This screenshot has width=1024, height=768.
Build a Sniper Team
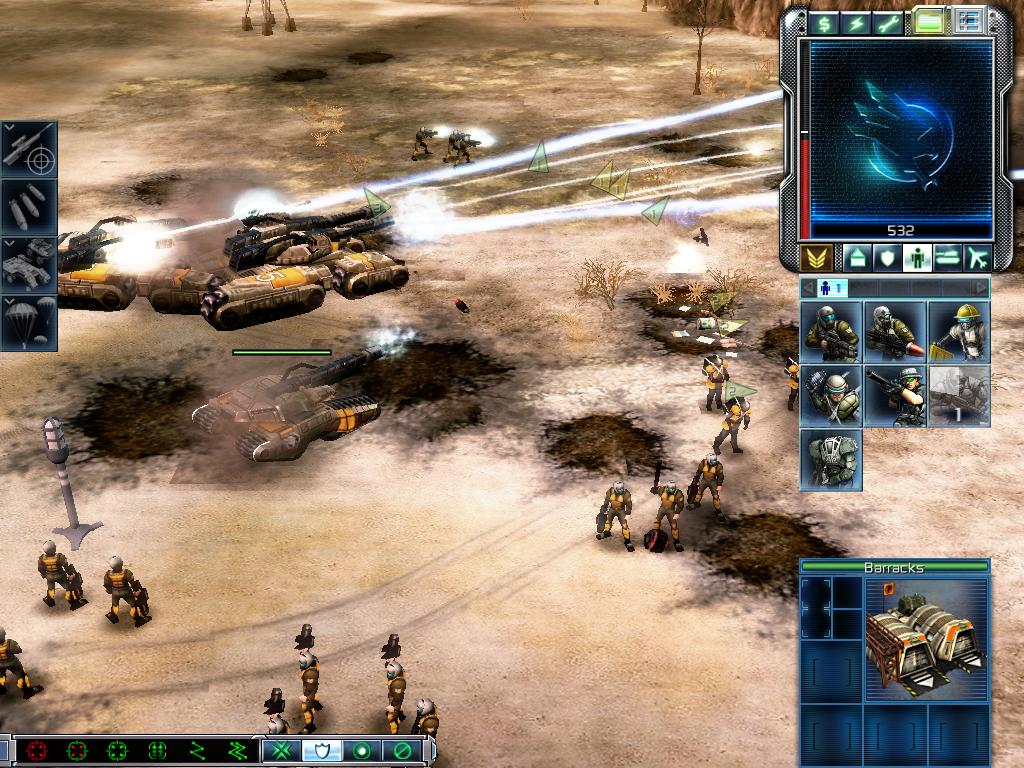[895, 396]
